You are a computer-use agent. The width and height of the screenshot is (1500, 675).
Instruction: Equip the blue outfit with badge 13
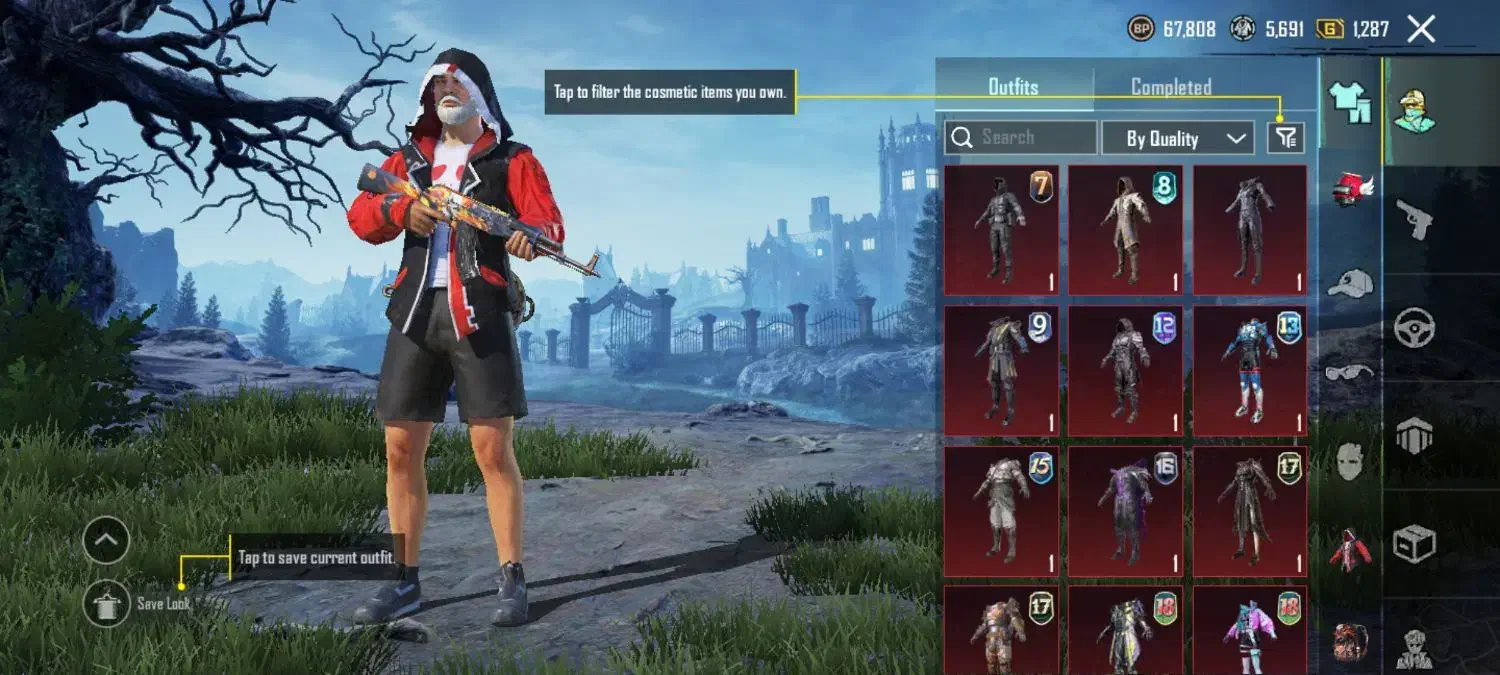[x=1249, y=370]
